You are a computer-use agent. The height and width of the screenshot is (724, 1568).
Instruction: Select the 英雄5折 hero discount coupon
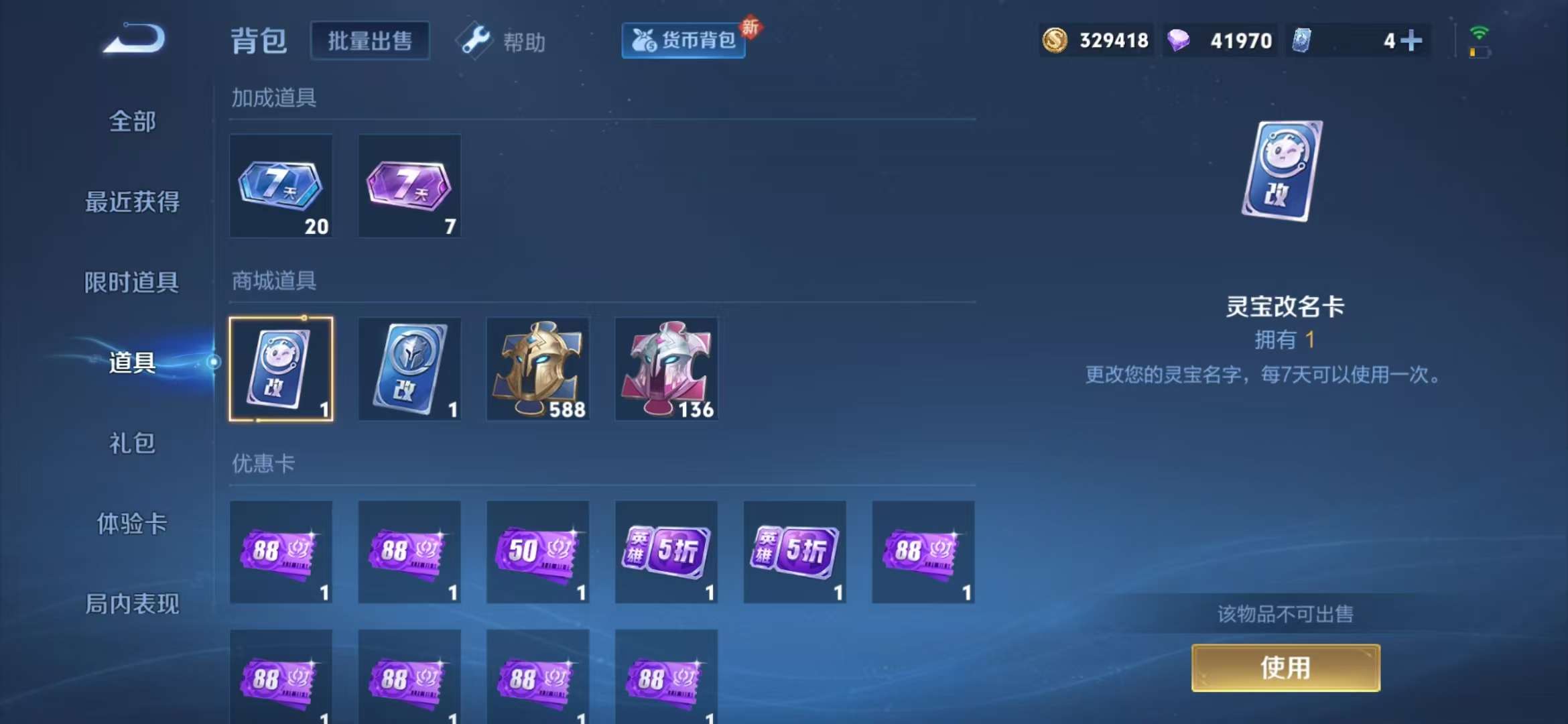(x=667, y=552)
